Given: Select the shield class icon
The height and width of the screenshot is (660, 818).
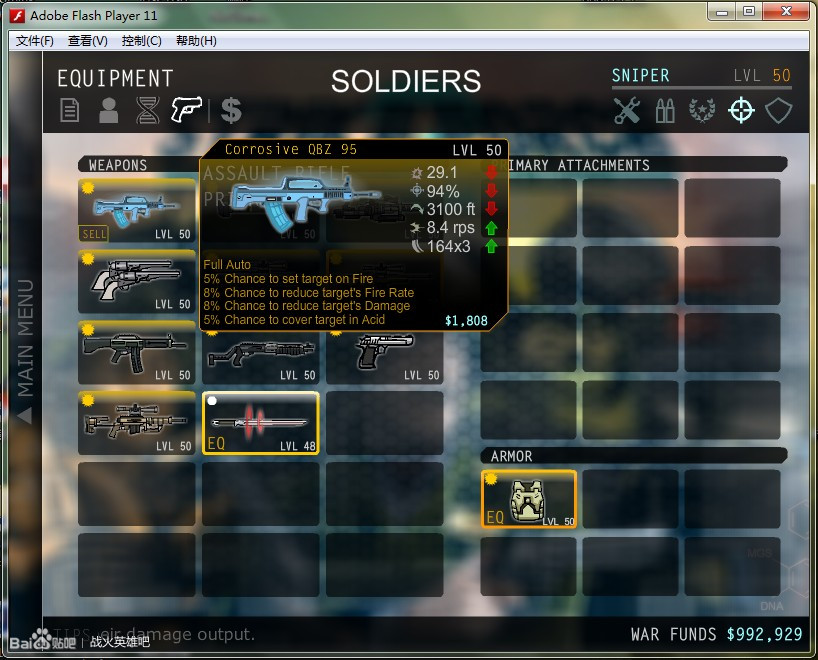Looking at the screenshot, I should [x=778, y=110].
